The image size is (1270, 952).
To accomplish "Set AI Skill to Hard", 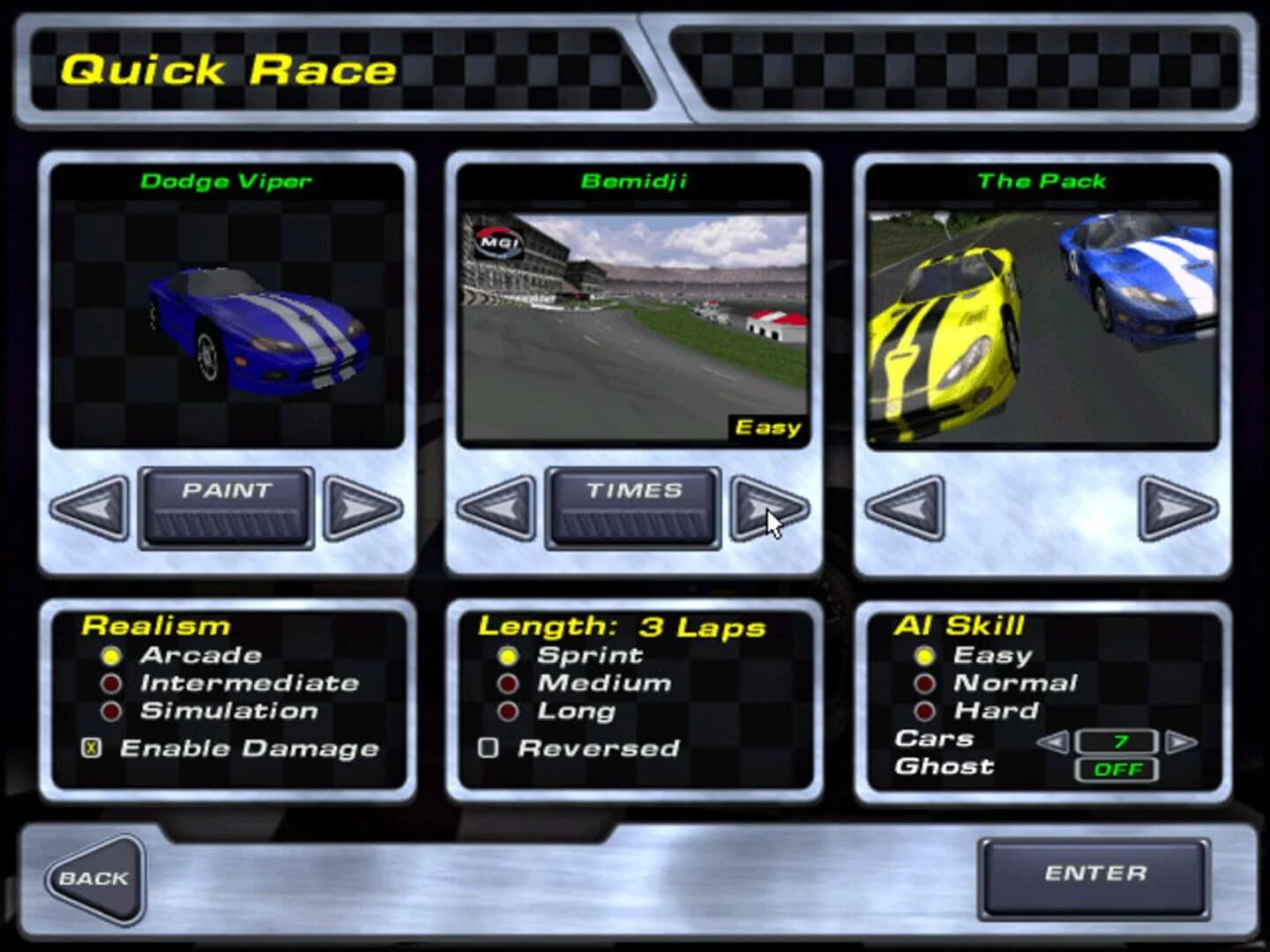I will pos(924,710).
